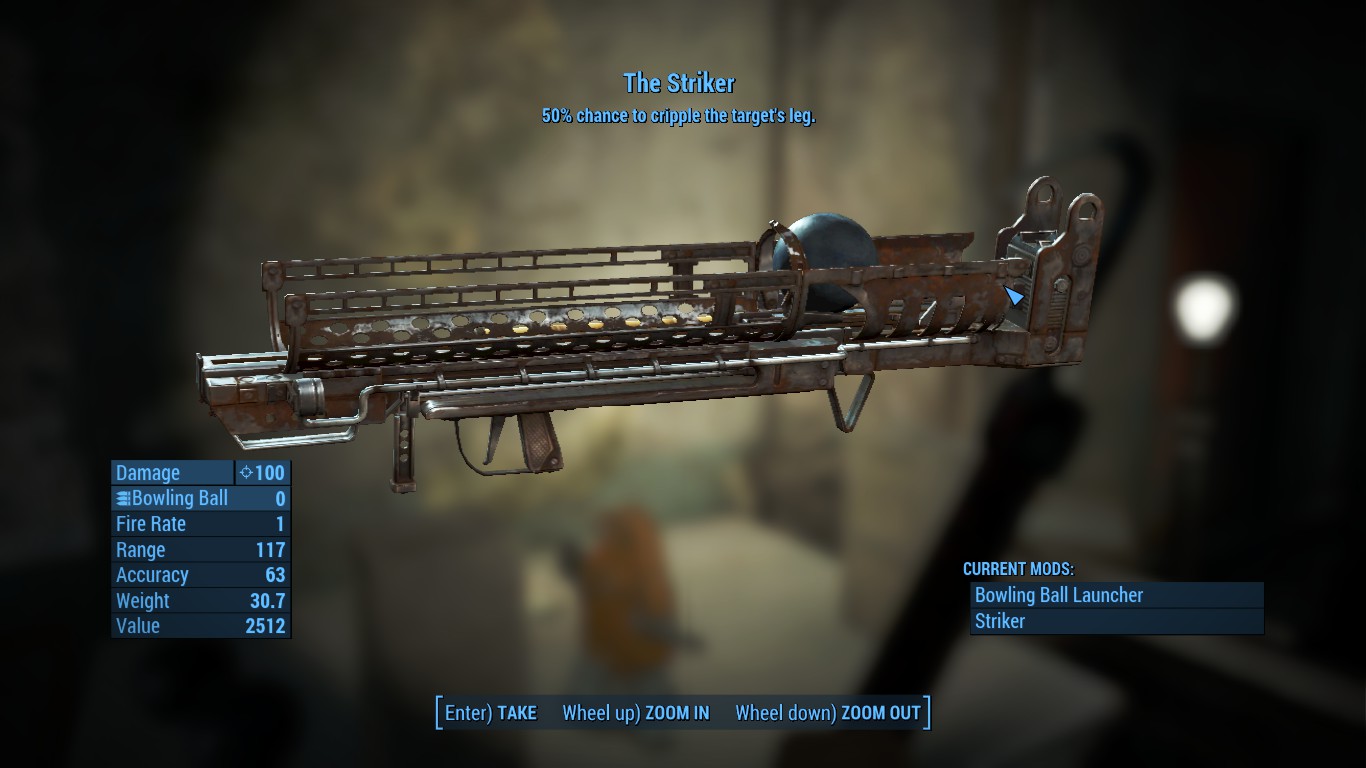Click the Weight stat showing 30.7
This screenshot has width=1366, height=768.
[x=200, y=600]
